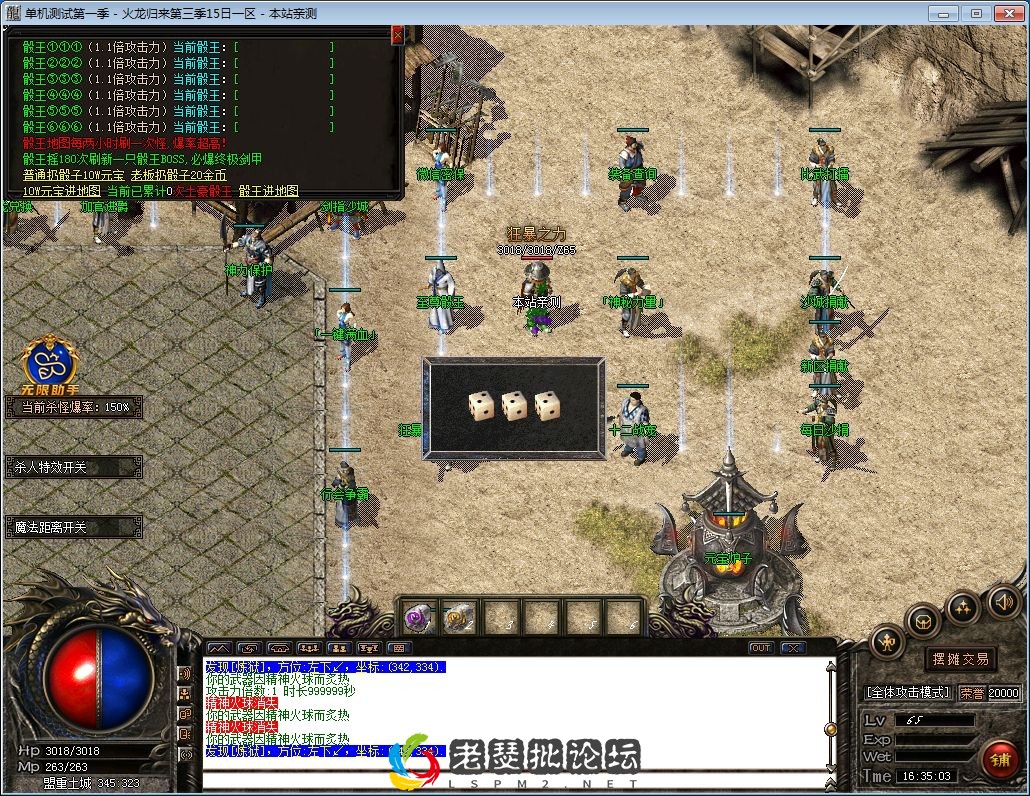The image size is (1030, 796).
Task: Switch the 全体攻击模式 attack mode
Action: (907, 692)
